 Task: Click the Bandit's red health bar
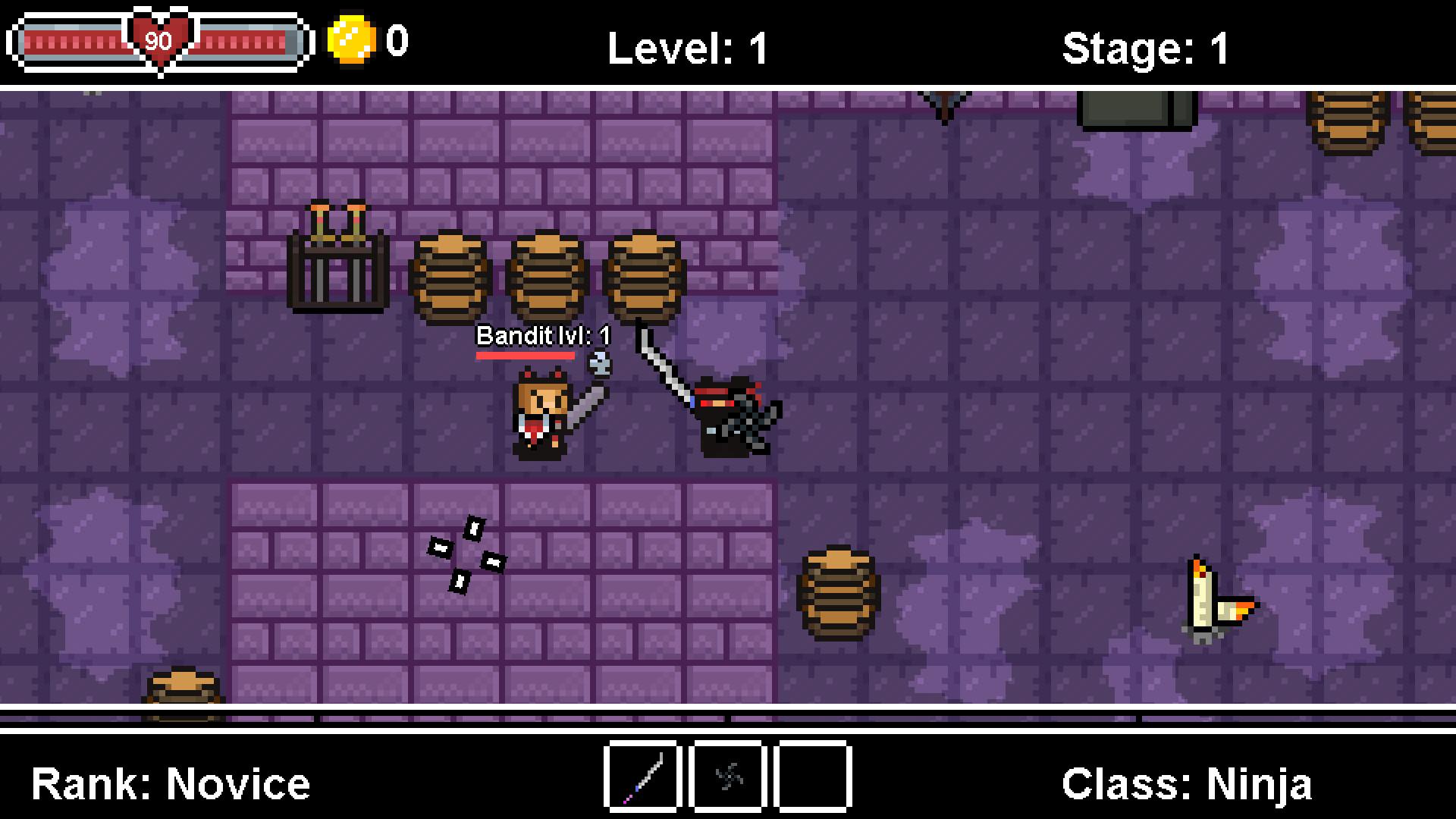[x=527, y=355]
